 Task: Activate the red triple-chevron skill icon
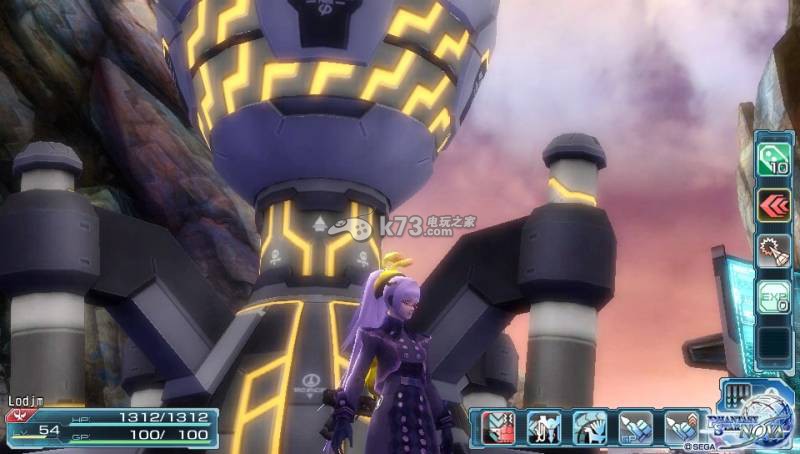pos(773,205)
